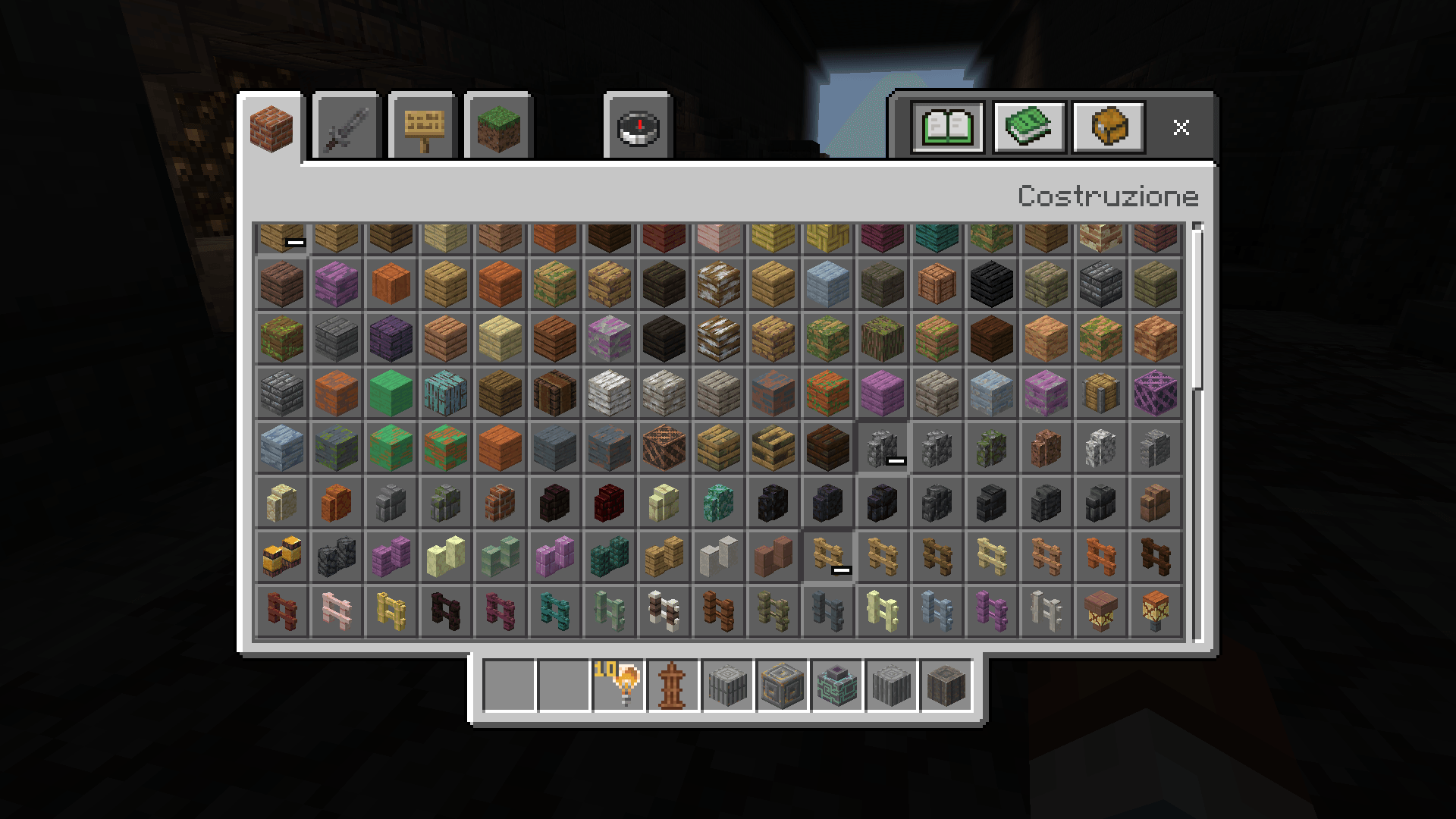Viewport: 1456px width, 819px height.
Task: Open the Items tab marked by the sign
Action: 422,127
